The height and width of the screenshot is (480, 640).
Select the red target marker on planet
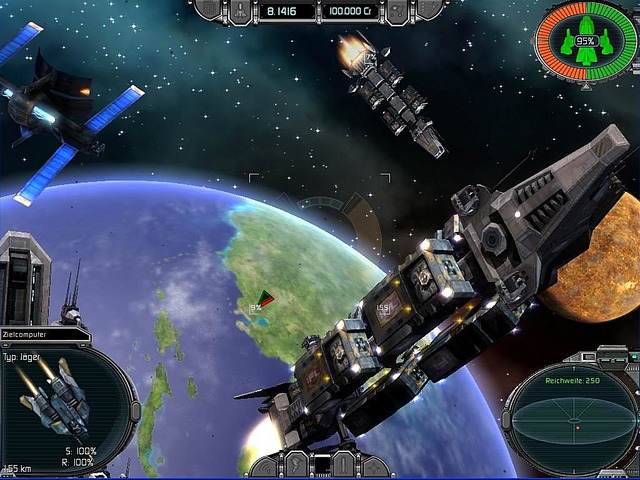pos(266,298)
